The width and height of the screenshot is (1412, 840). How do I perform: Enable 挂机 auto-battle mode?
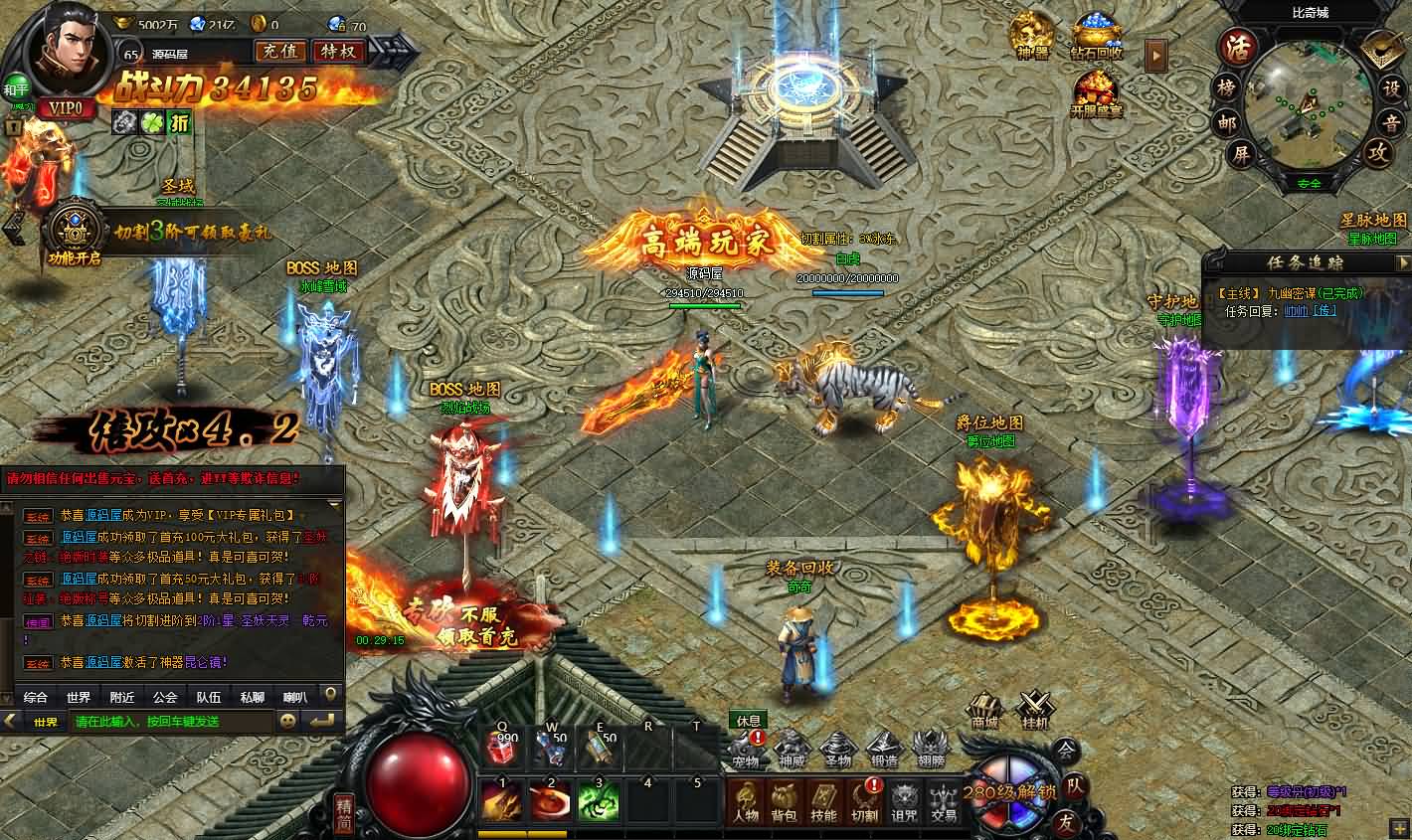click(x=1034, y=712)
